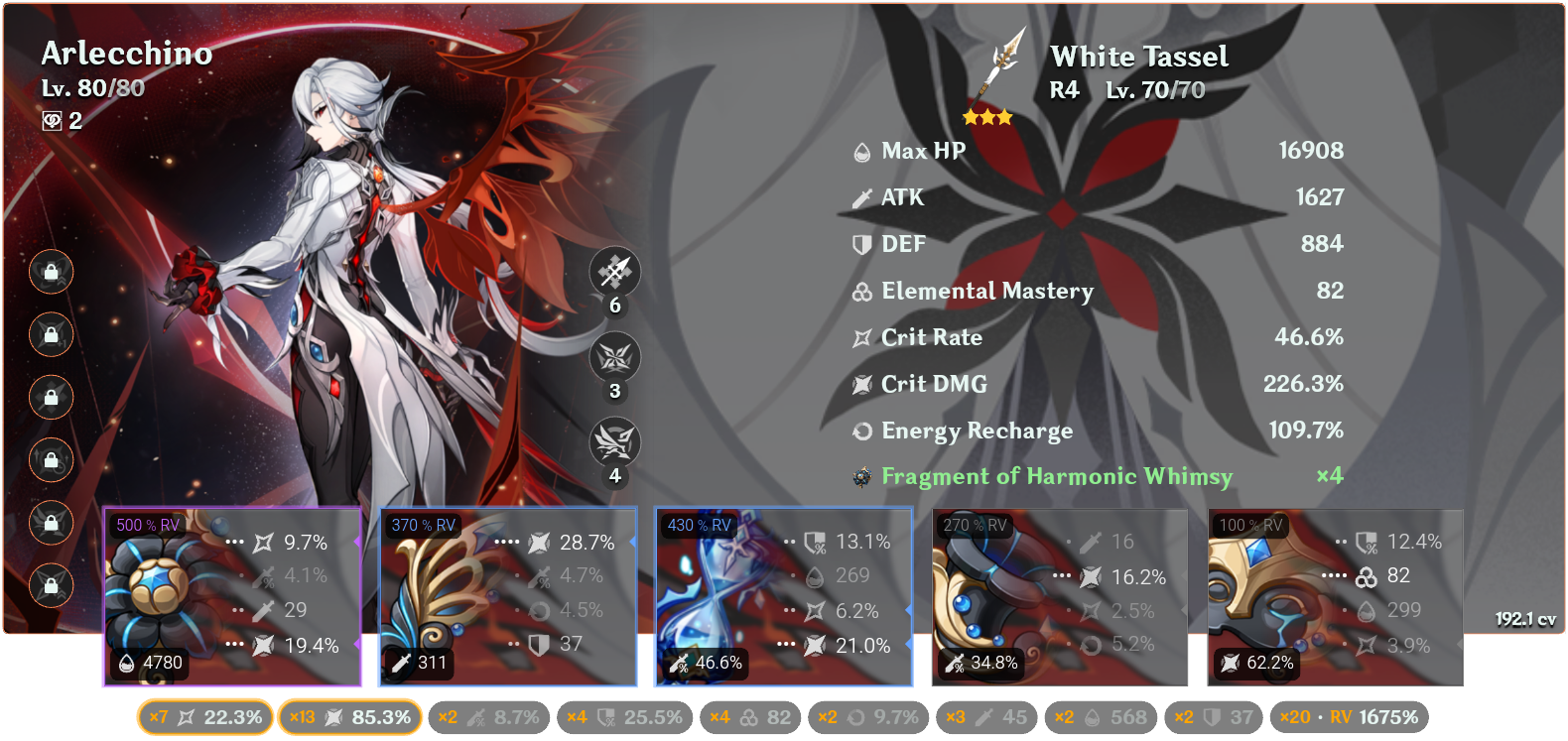Toggle the third padlock icon from the top

[51, 398]
